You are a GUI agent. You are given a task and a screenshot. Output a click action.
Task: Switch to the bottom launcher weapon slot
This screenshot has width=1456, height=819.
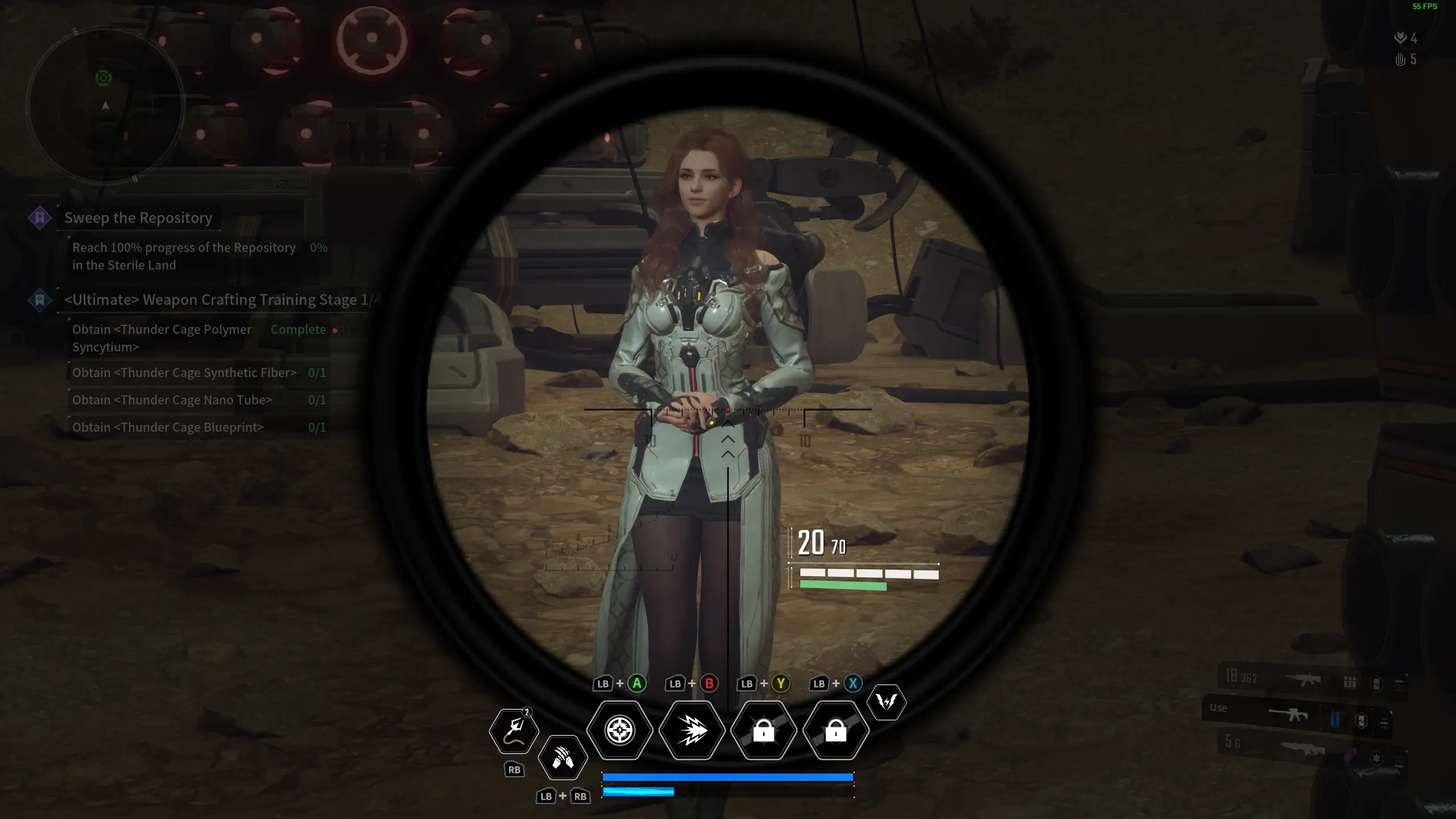1302,749
